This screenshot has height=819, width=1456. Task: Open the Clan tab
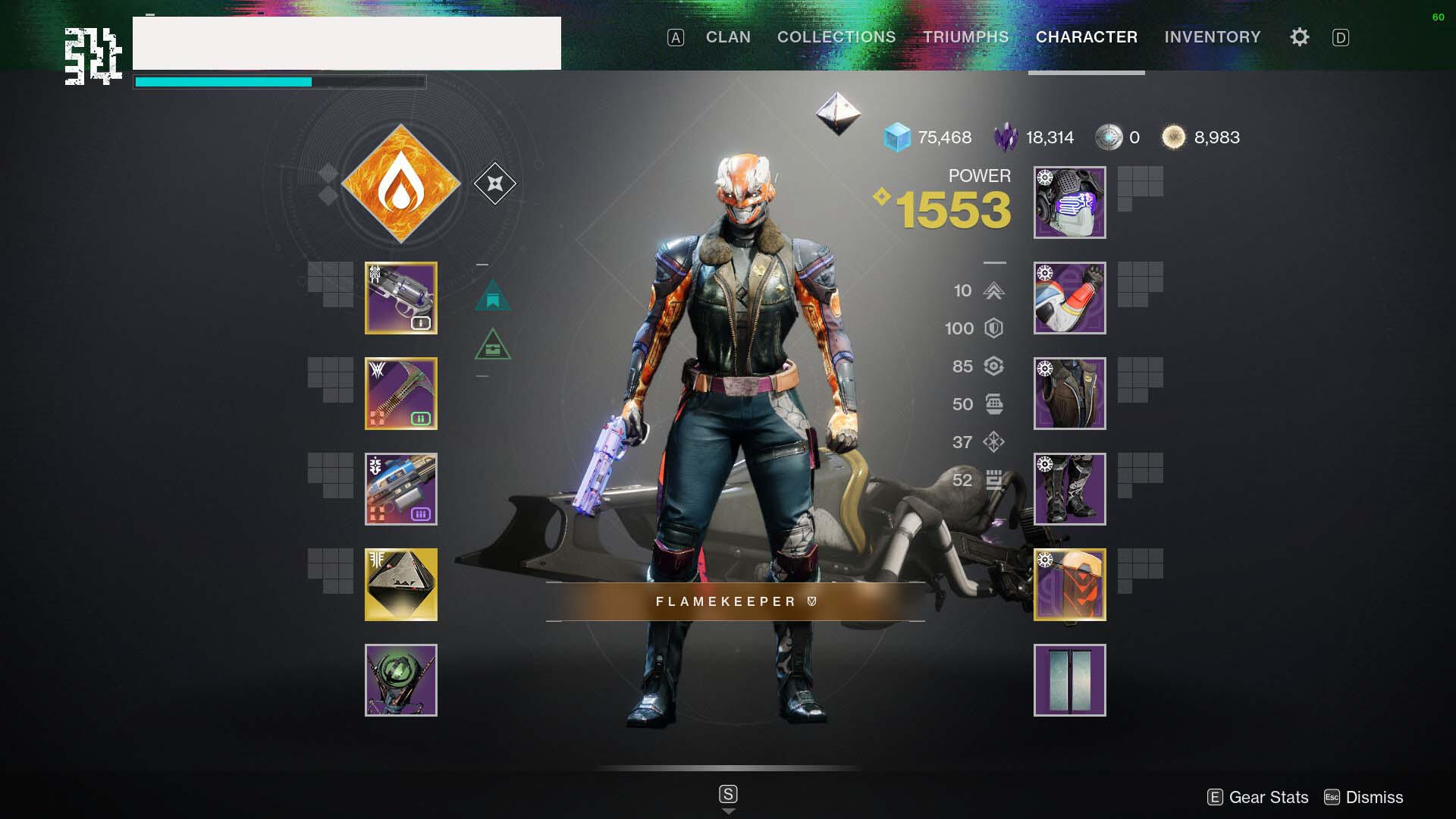(728, 37)
